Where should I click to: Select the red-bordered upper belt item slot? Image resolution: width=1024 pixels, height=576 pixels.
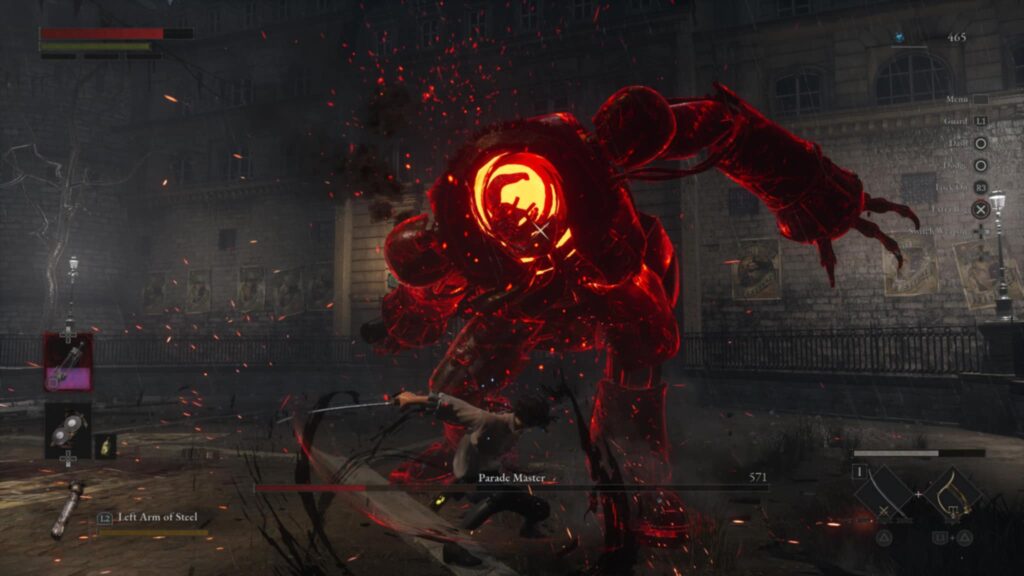pyautogui.click(x=68, y=362)
